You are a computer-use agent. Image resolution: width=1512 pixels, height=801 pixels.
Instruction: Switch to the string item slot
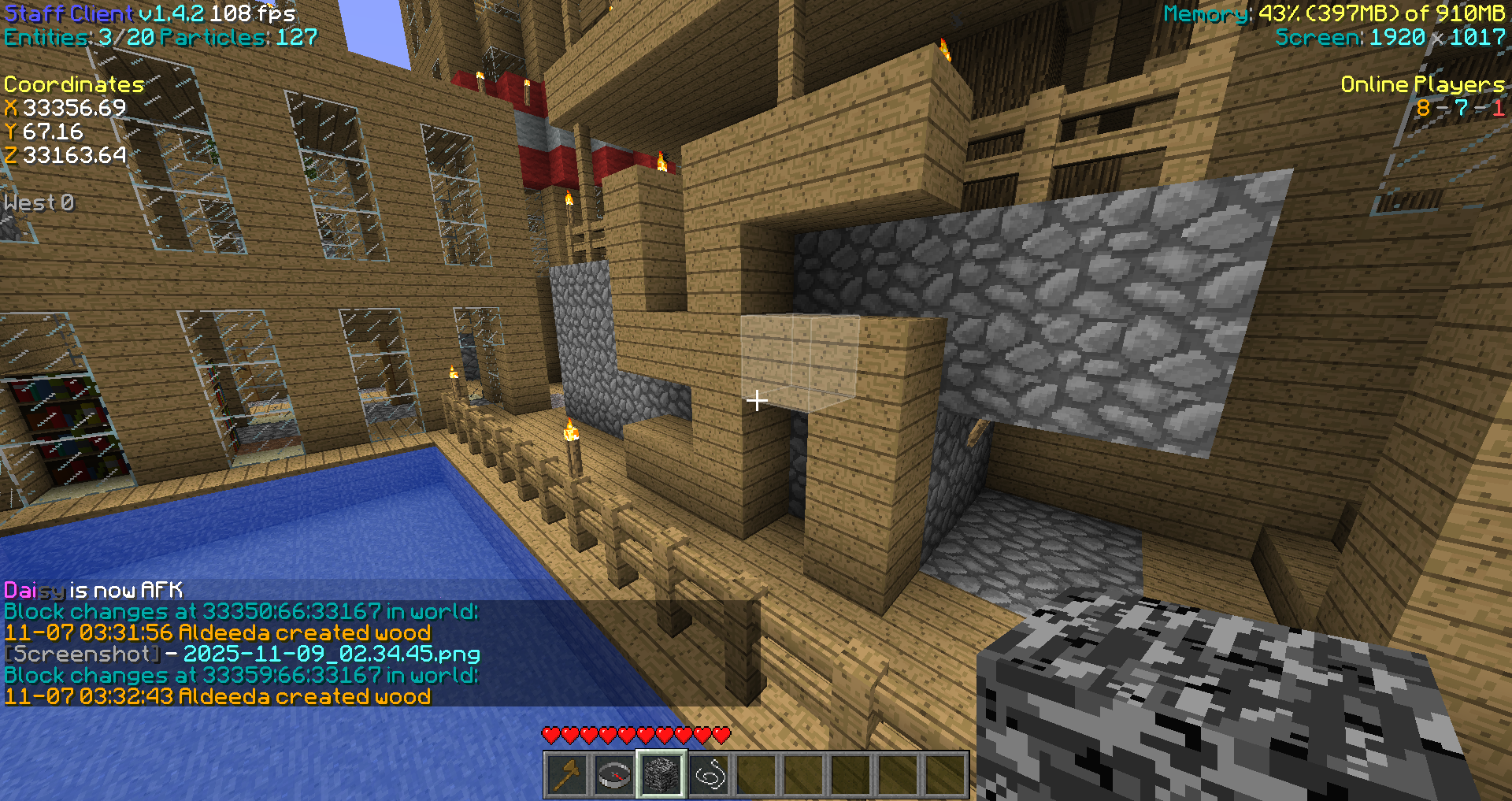(x=709, y=775)
